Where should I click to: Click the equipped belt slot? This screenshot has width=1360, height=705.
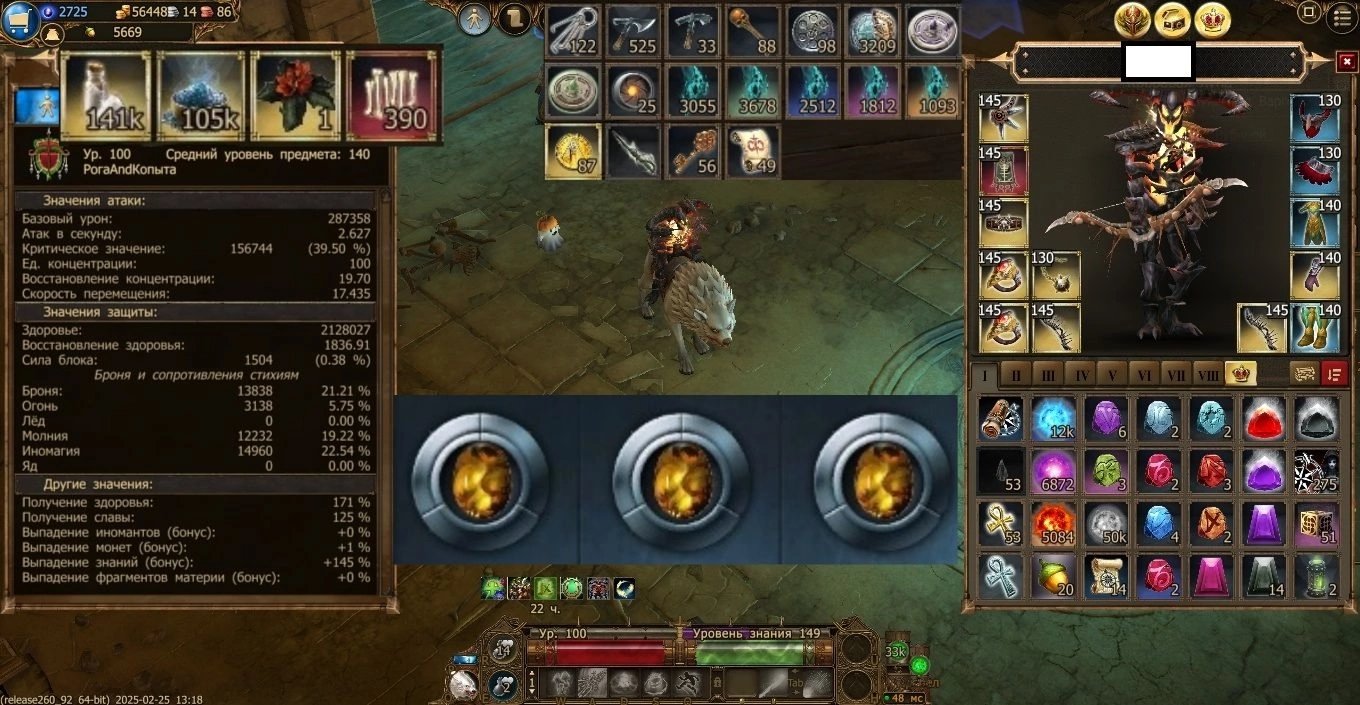point(1003,224)
